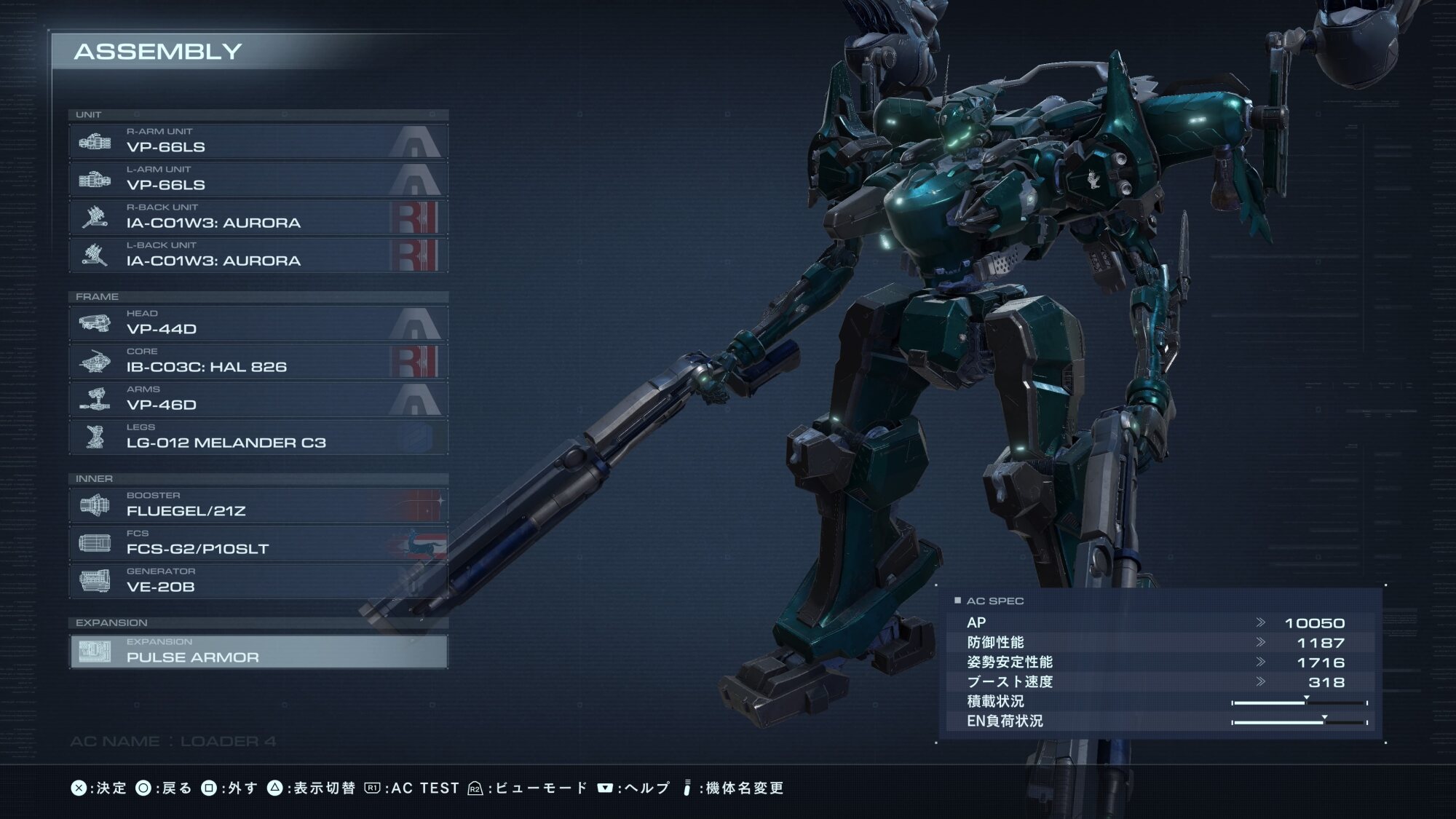1456x819 pixels.
Task: Select LEGS LG-012 MELANDER C3
Action: pos(258,437)
